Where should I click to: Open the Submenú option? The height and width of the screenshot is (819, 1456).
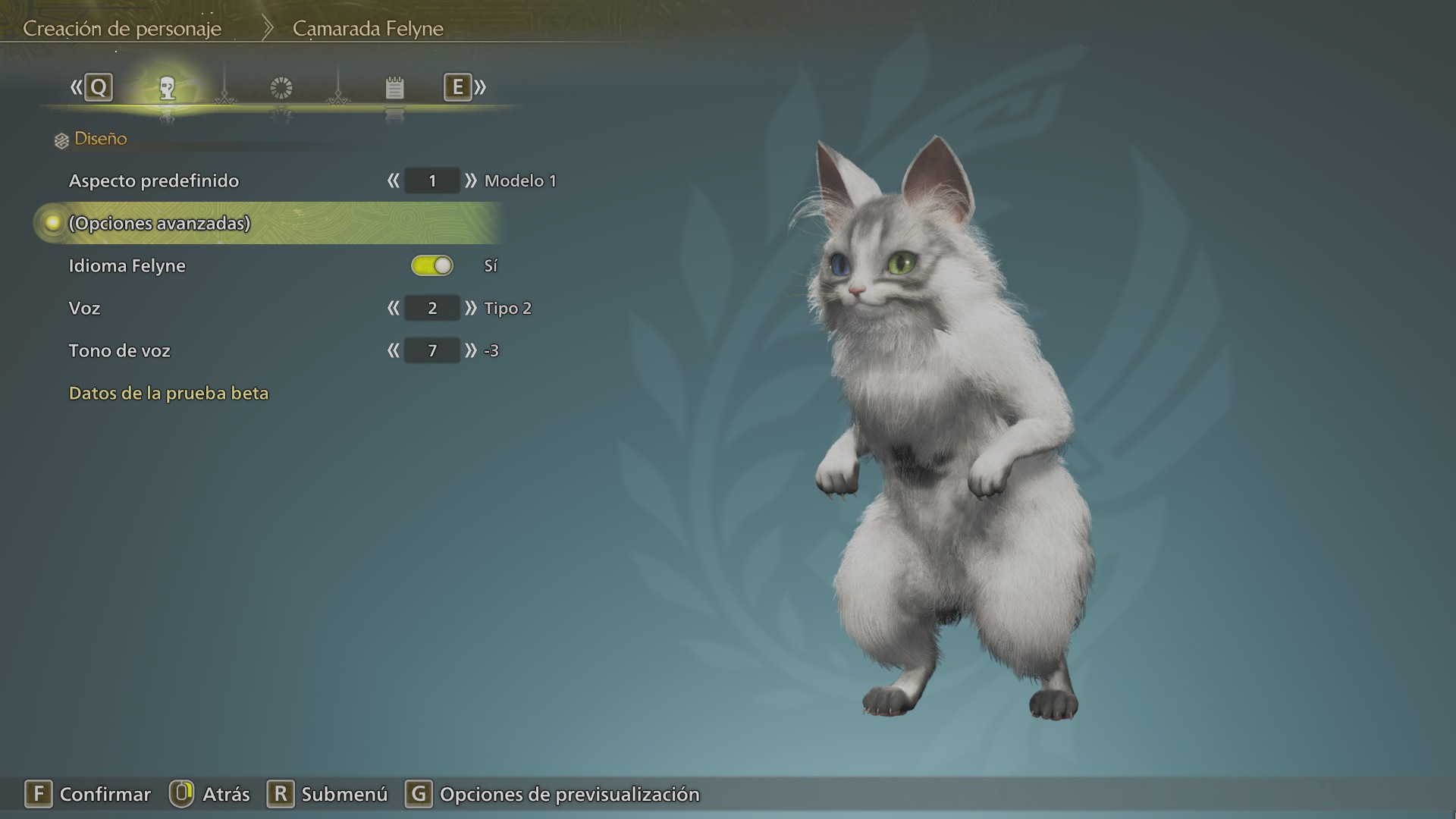point(327,794)
